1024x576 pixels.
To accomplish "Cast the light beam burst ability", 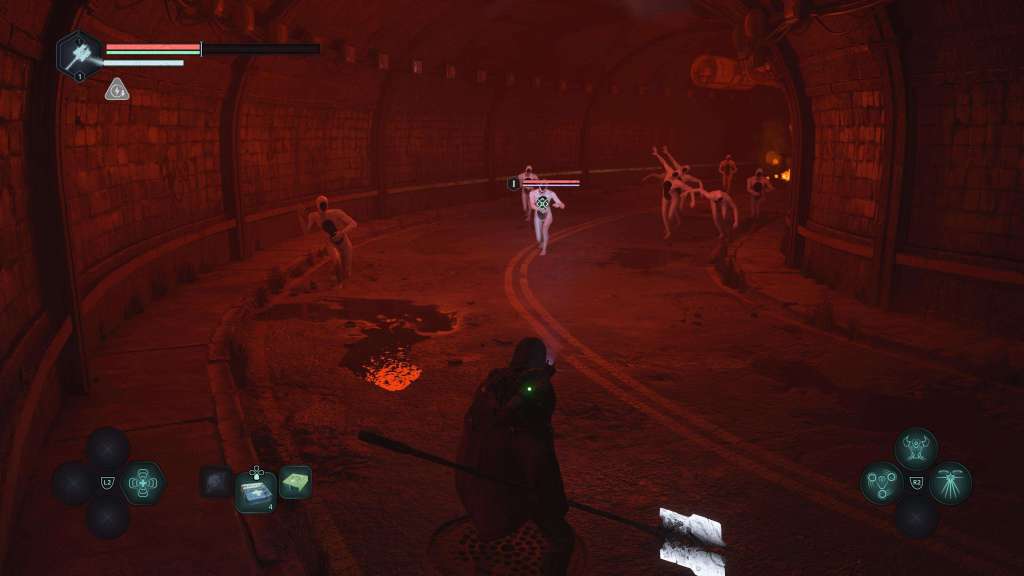I will point(949,483).
